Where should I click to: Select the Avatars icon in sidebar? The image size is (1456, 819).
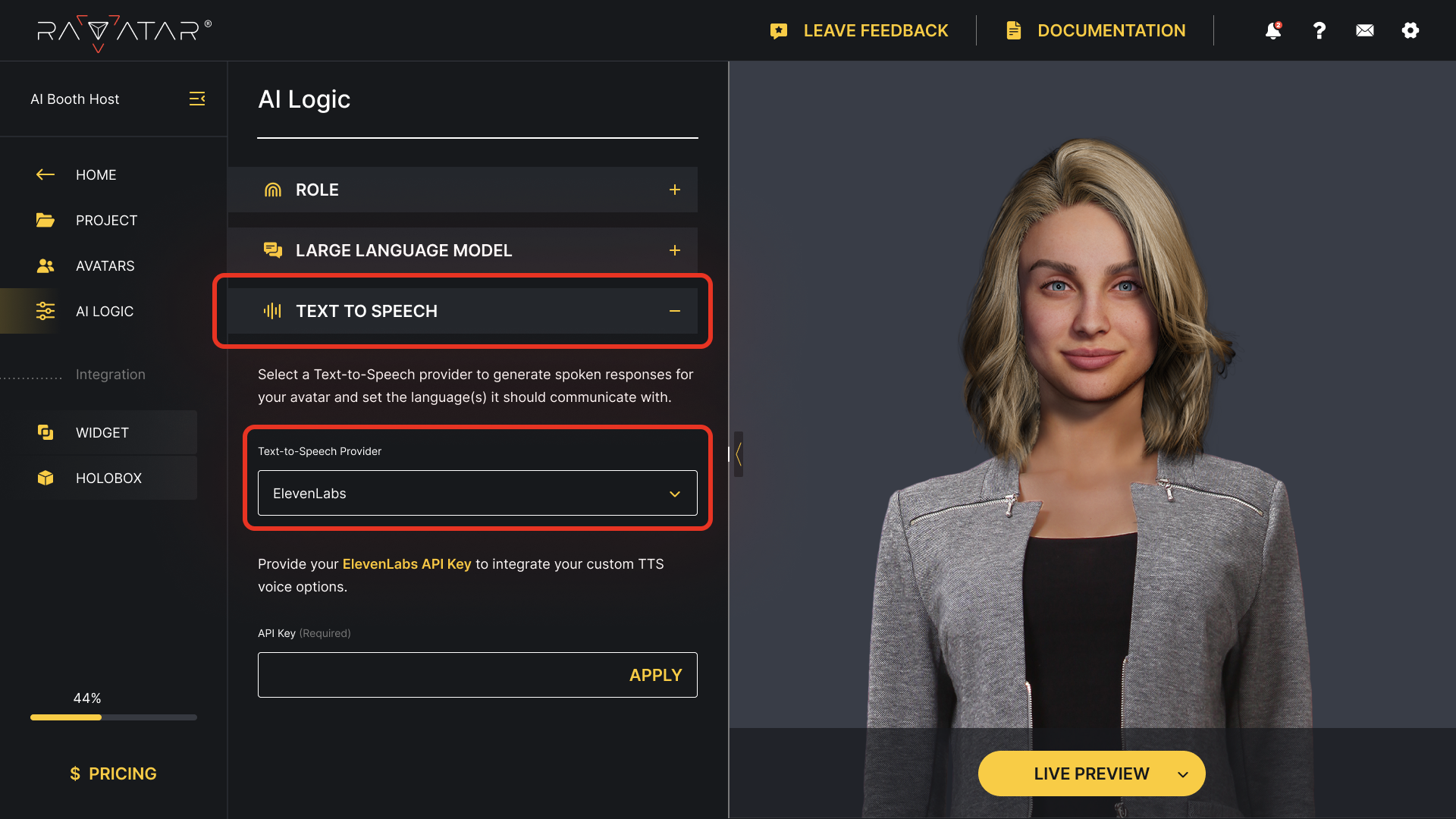tap(45, 265)
